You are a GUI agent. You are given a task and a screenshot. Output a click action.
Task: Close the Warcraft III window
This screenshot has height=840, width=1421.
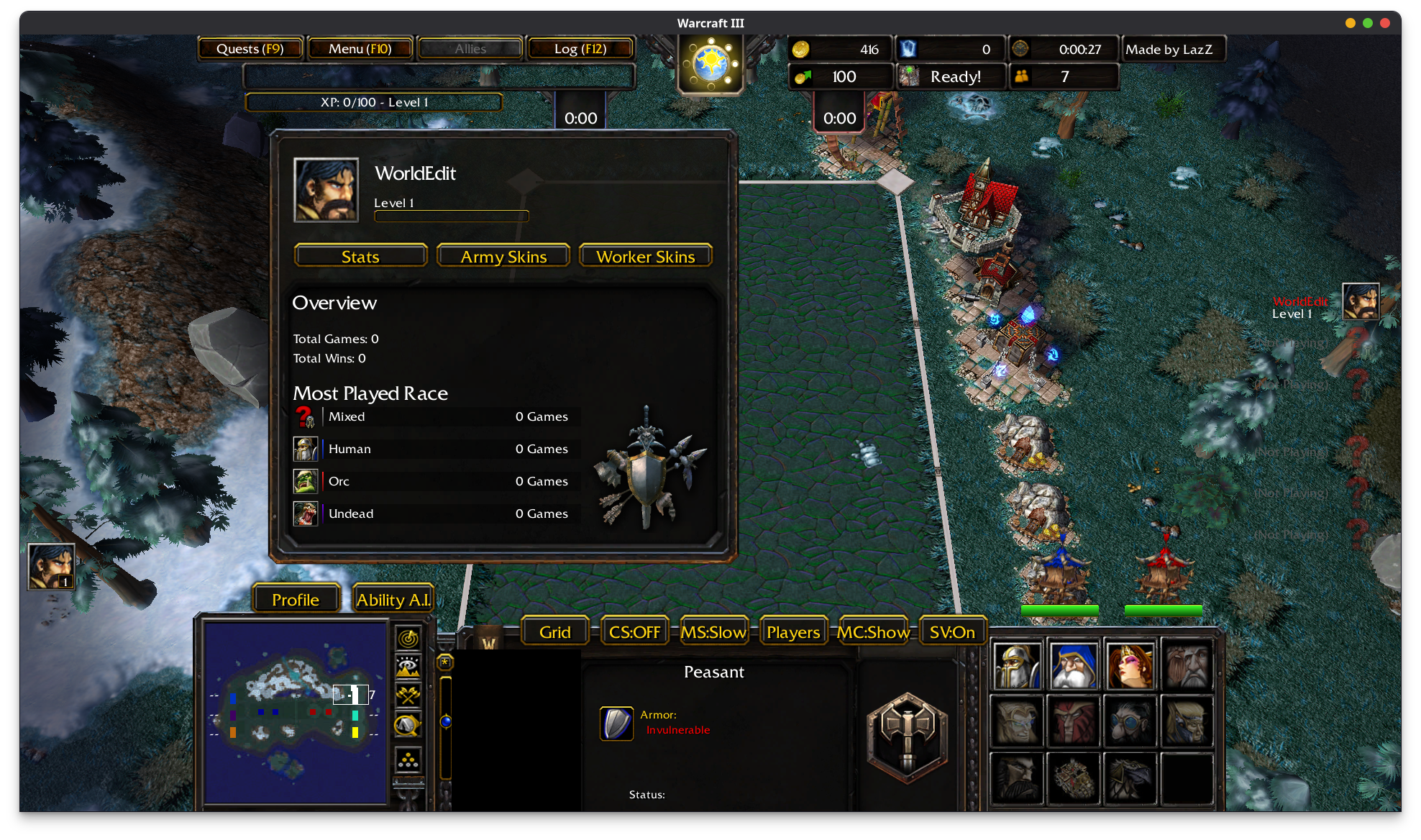click(1385, 23)
